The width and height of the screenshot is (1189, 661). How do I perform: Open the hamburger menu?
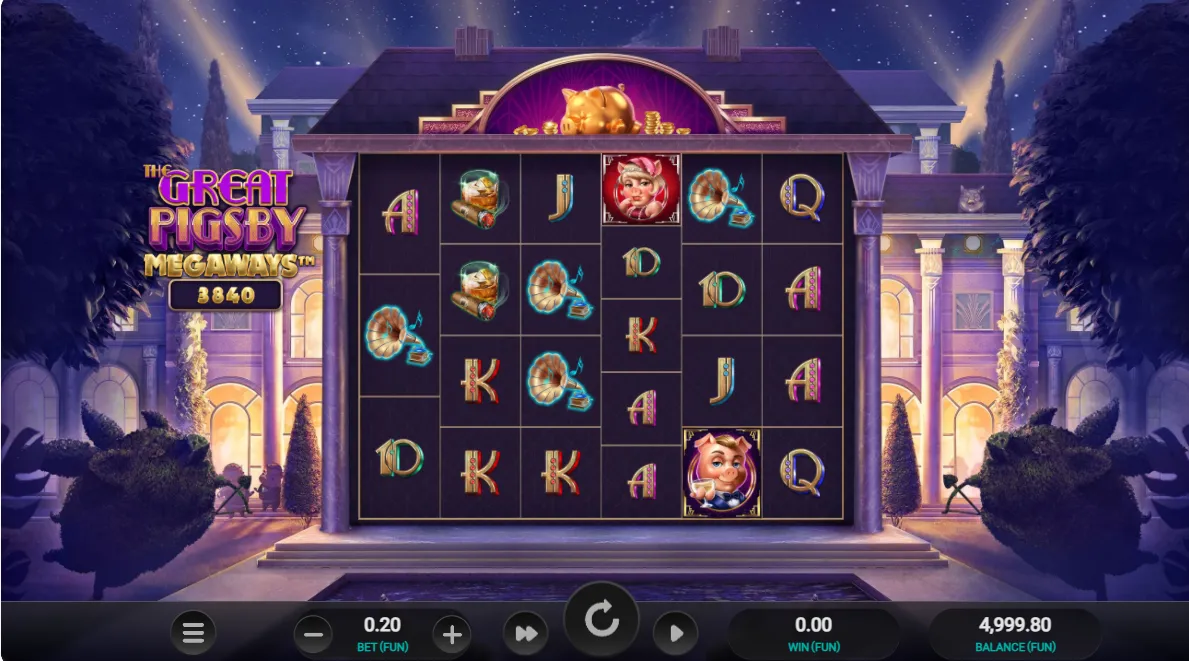click(193, 632)
